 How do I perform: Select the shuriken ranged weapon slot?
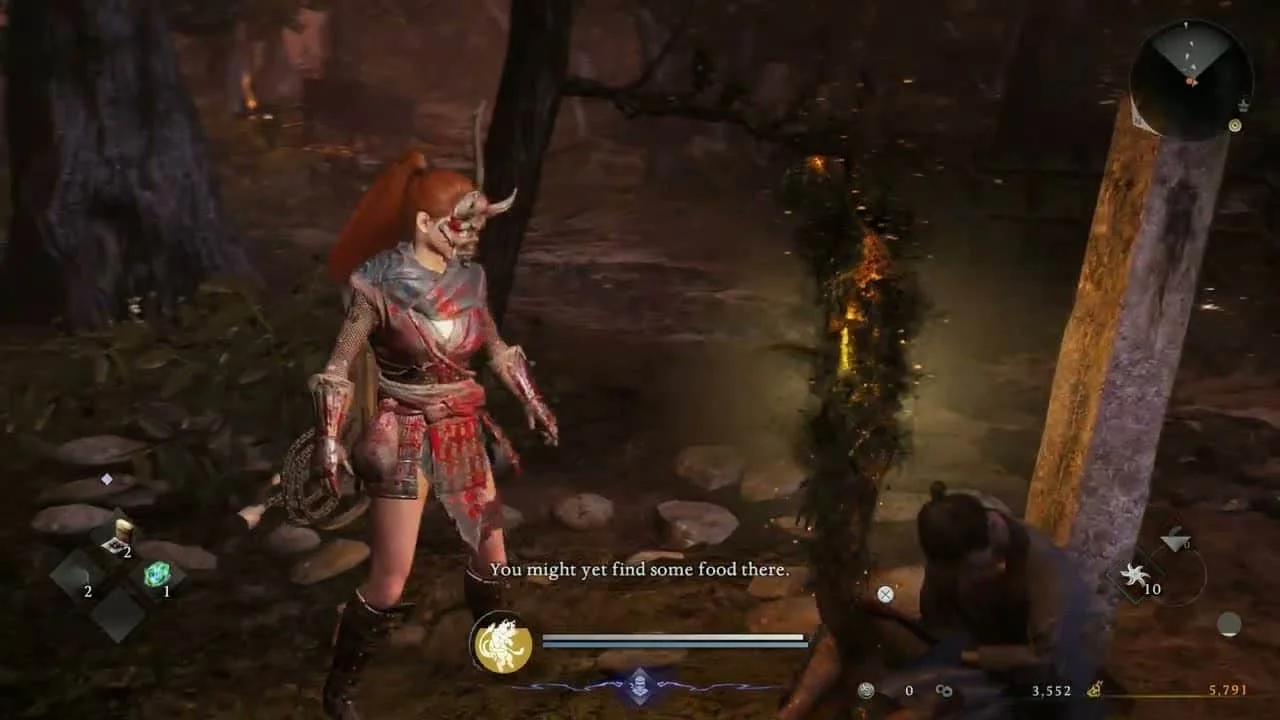pos(1135,576)
